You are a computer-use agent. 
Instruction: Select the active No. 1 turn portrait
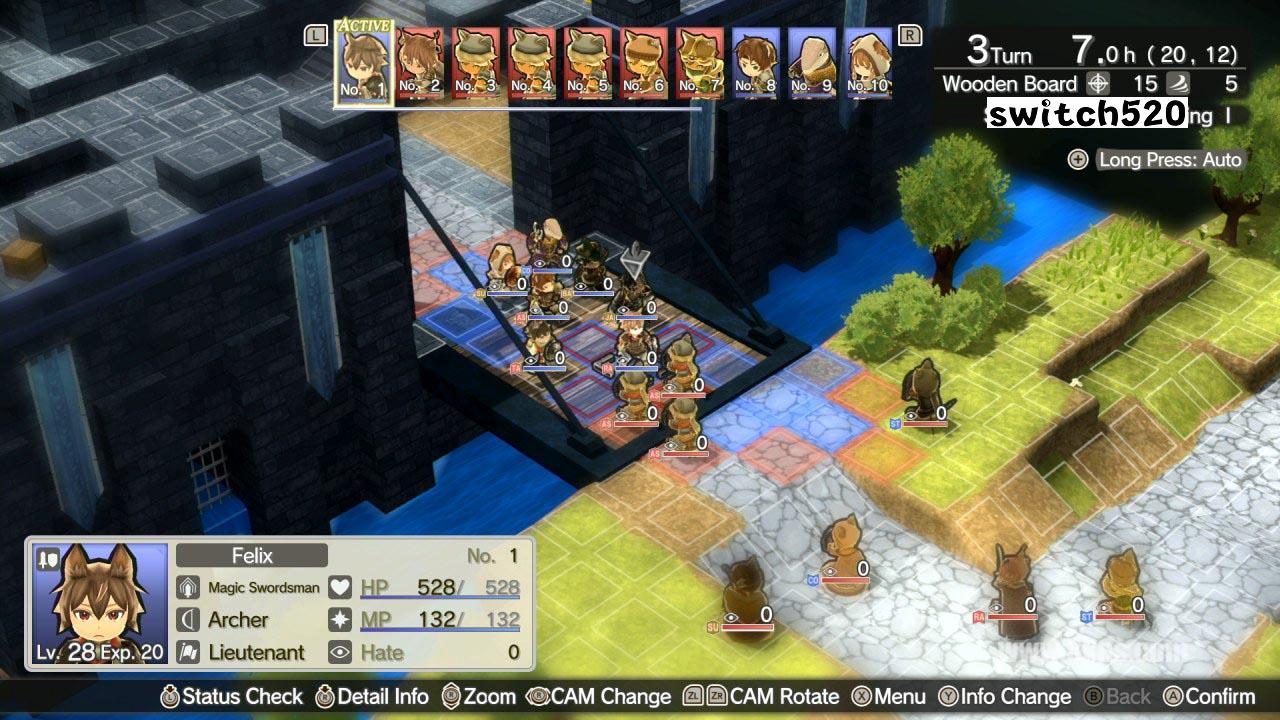pyautogui.click(x=364, y=61)
